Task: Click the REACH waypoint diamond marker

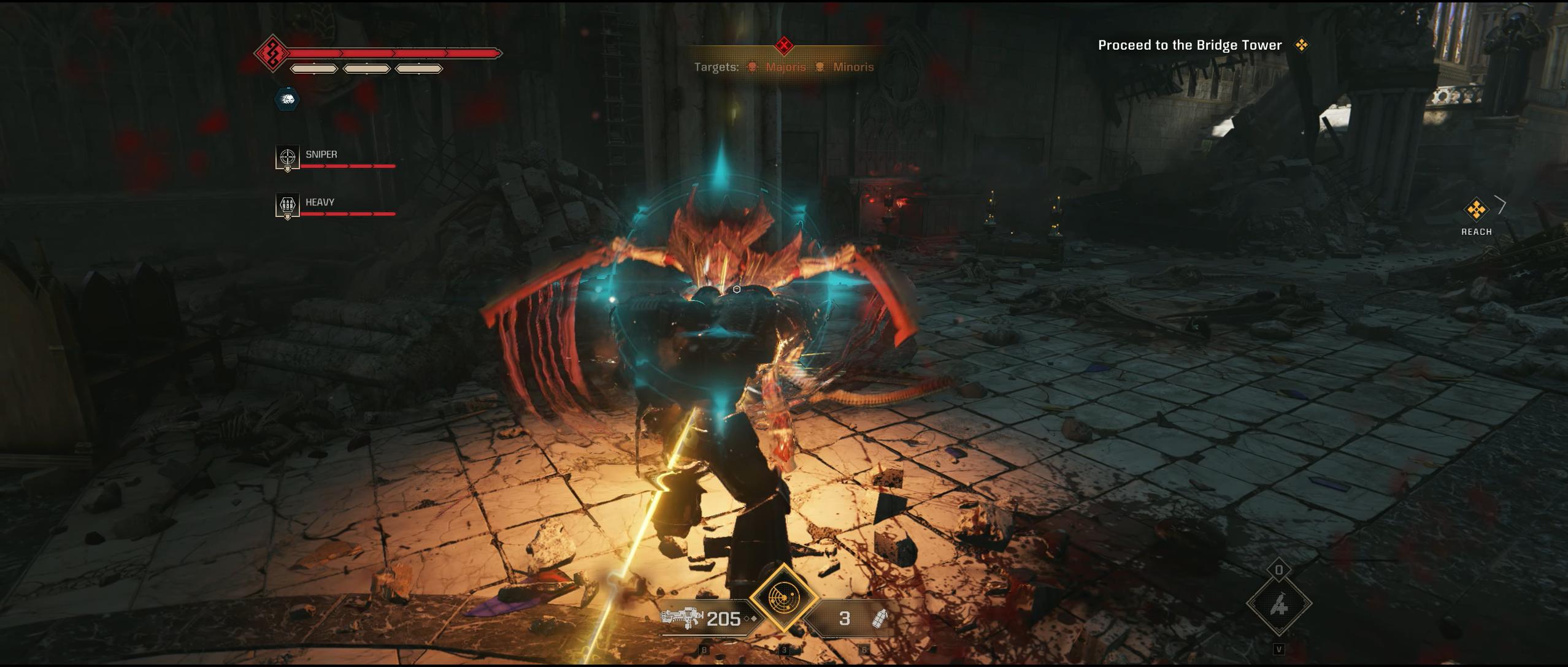Action: (x=1475, y=208)
